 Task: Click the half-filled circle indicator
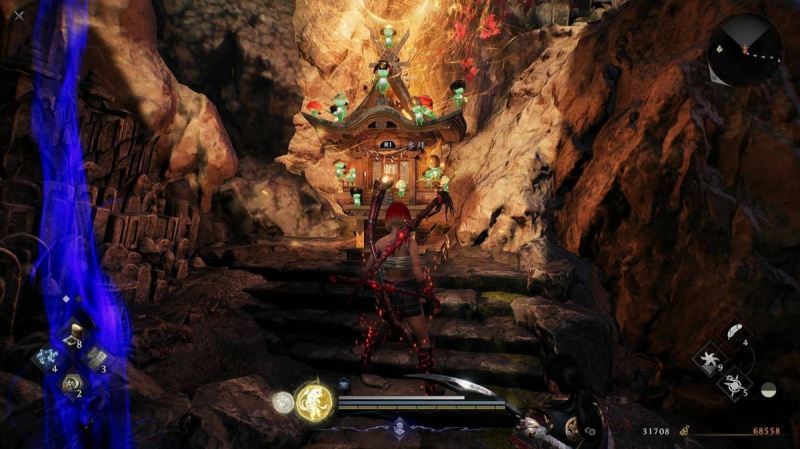tap(768, 389)
